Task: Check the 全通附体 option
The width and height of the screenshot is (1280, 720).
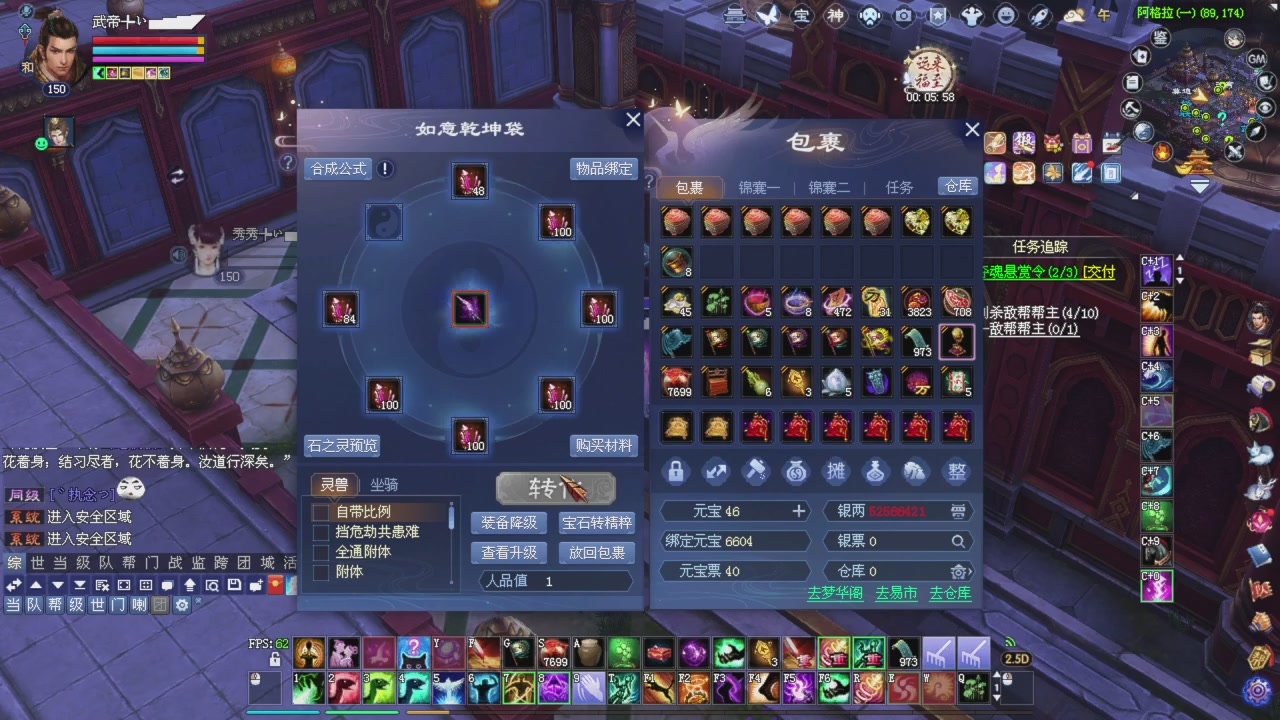Action: pyautogui.click(x=320, y=551)
